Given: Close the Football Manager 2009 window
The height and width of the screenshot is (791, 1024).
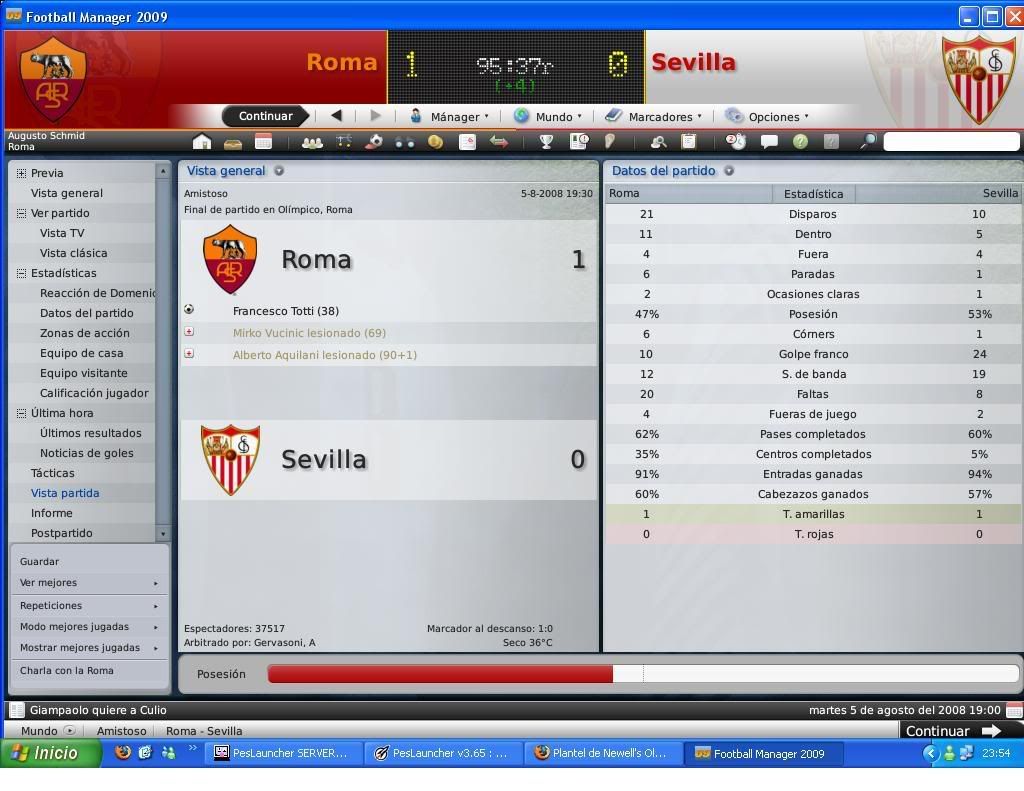Looking at the screenshot, I should coord(1012,16).
